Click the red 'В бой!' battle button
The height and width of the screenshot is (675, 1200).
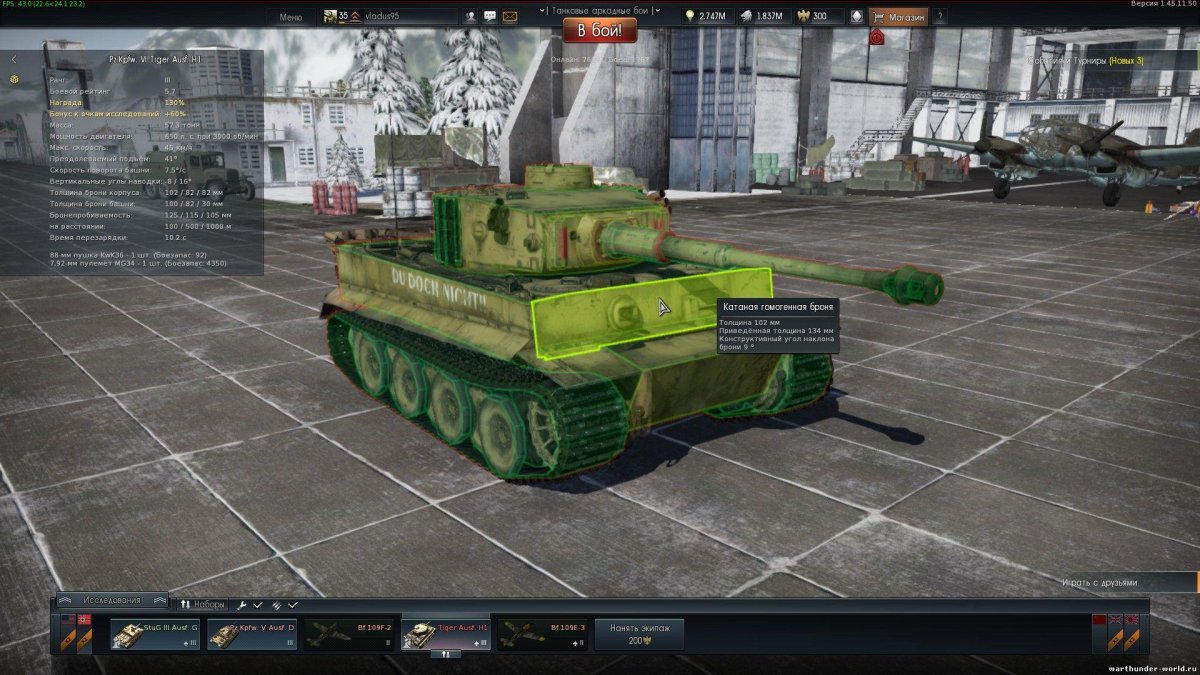pyautogui.click(x=599, y=30)
